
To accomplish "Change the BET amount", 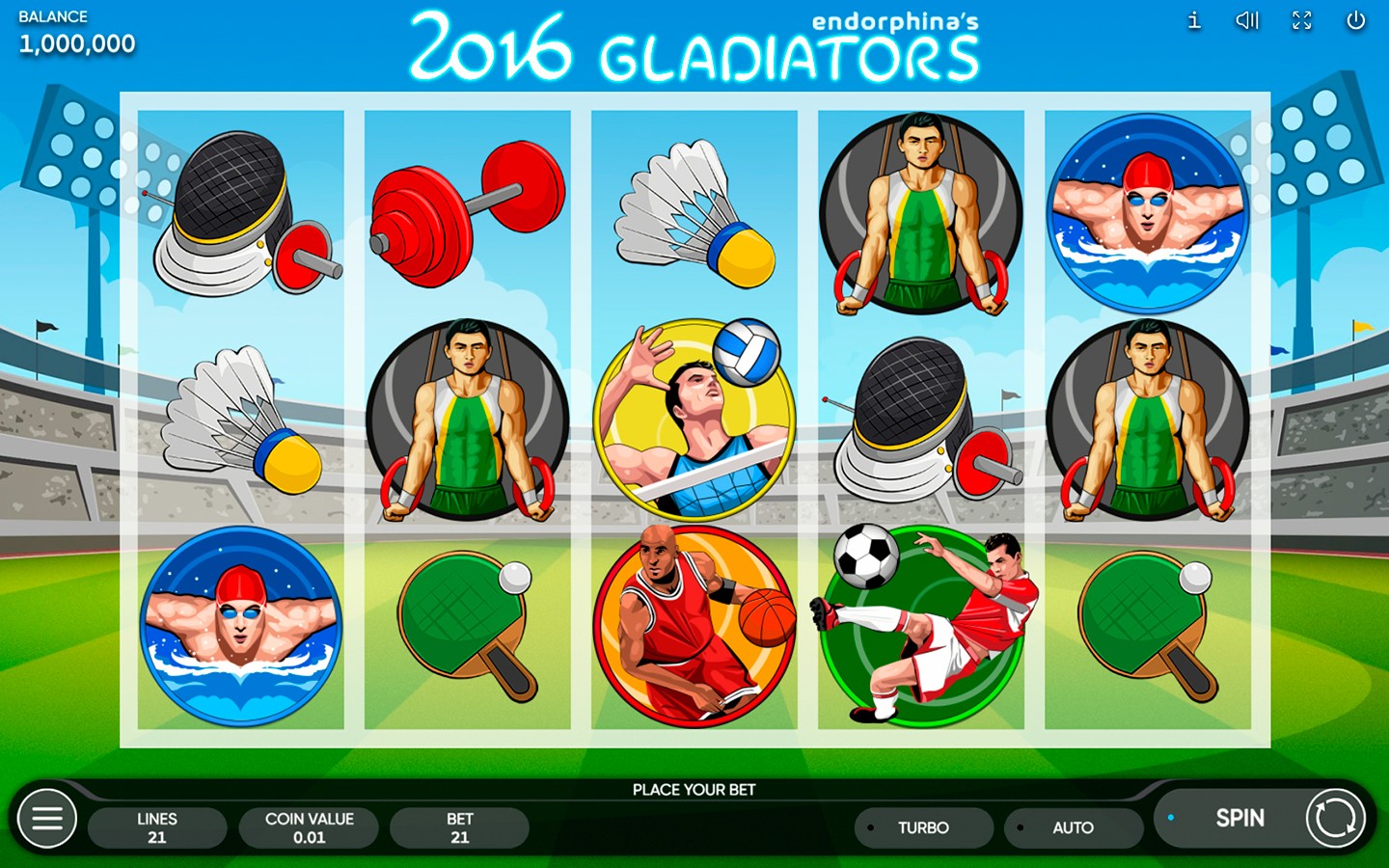I will [x=459, y=827].
